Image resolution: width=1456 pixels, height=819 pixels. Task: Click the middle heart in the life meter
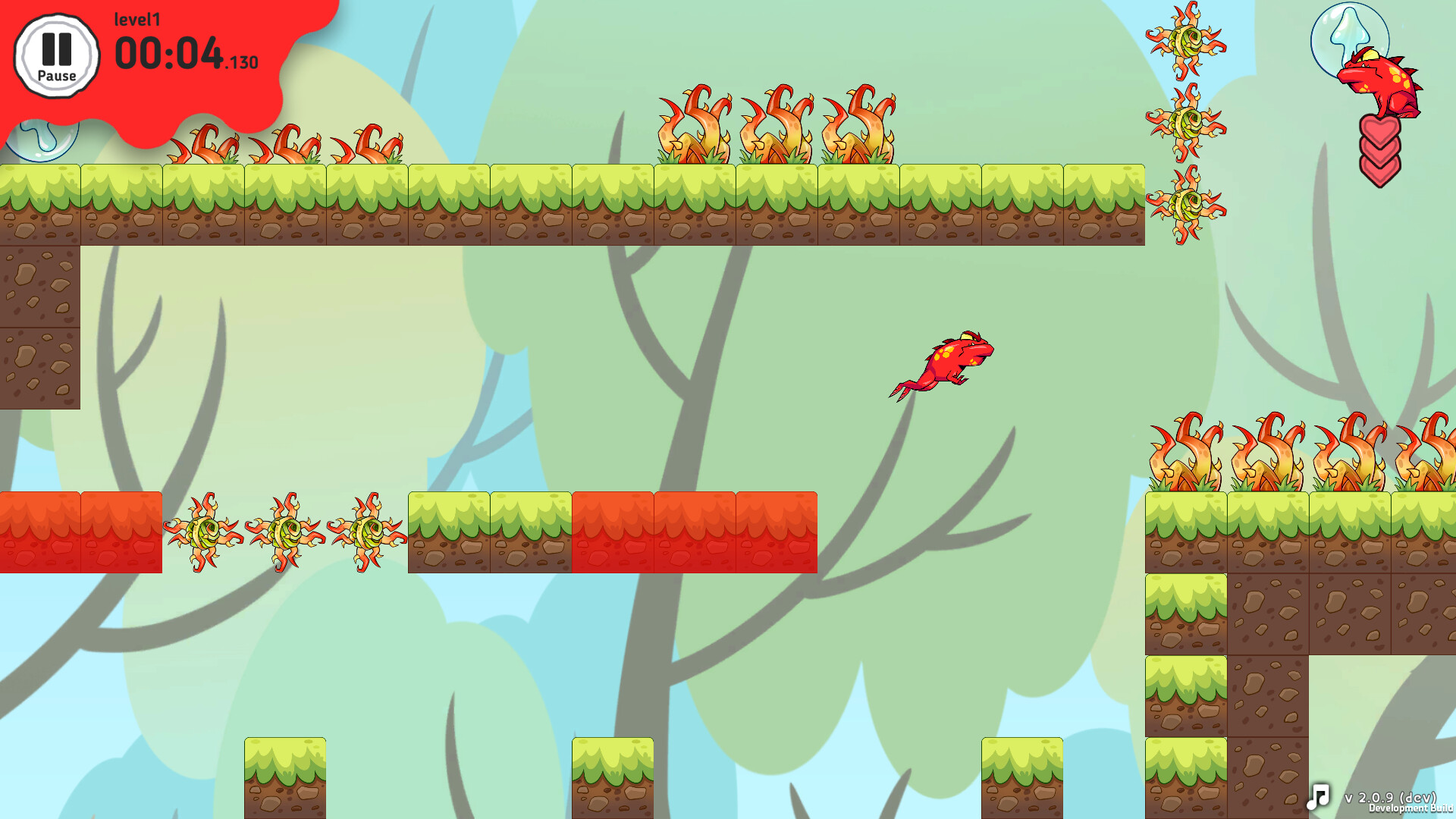[x=1381, y=146]
